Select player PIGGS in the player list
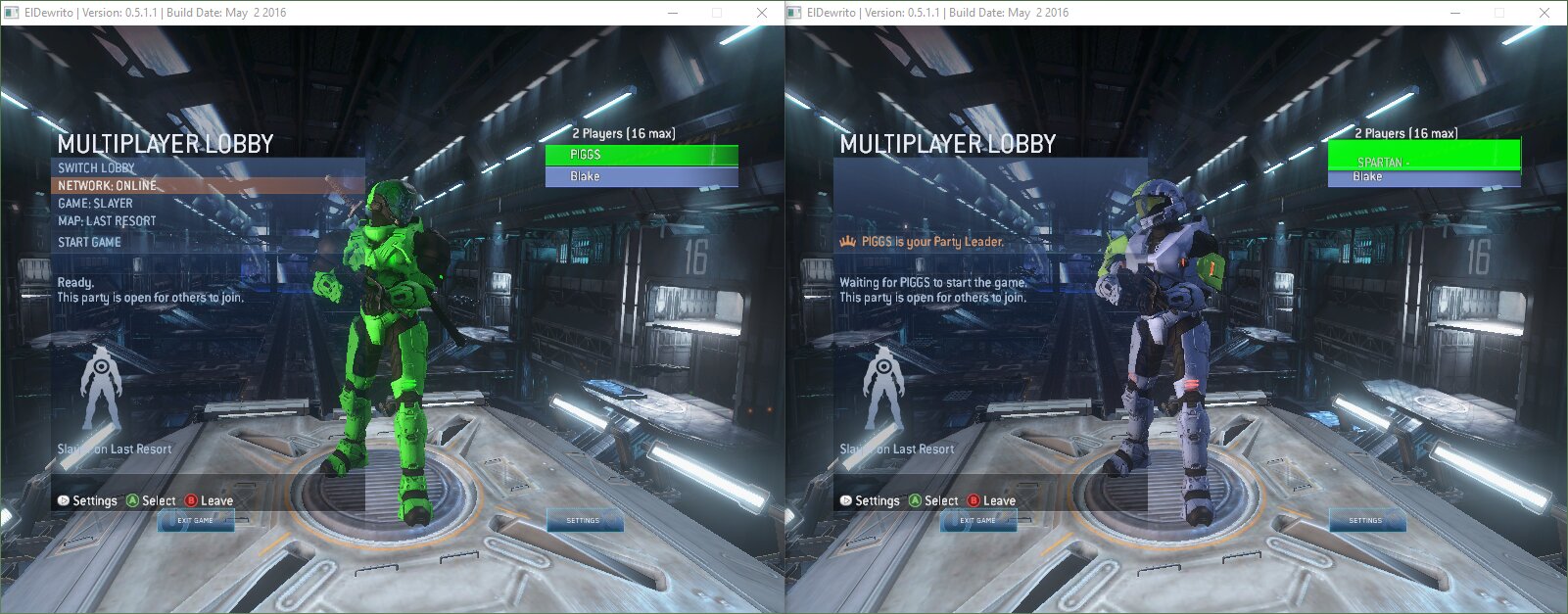The width and height of the screenshot is (1568, 614). (x=641, y=155)
